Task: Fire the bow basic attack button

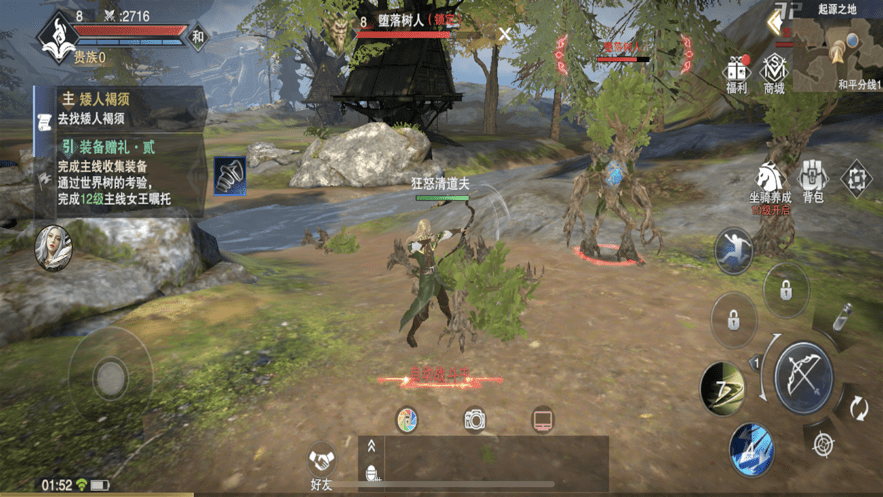Action: coord(807,375)
